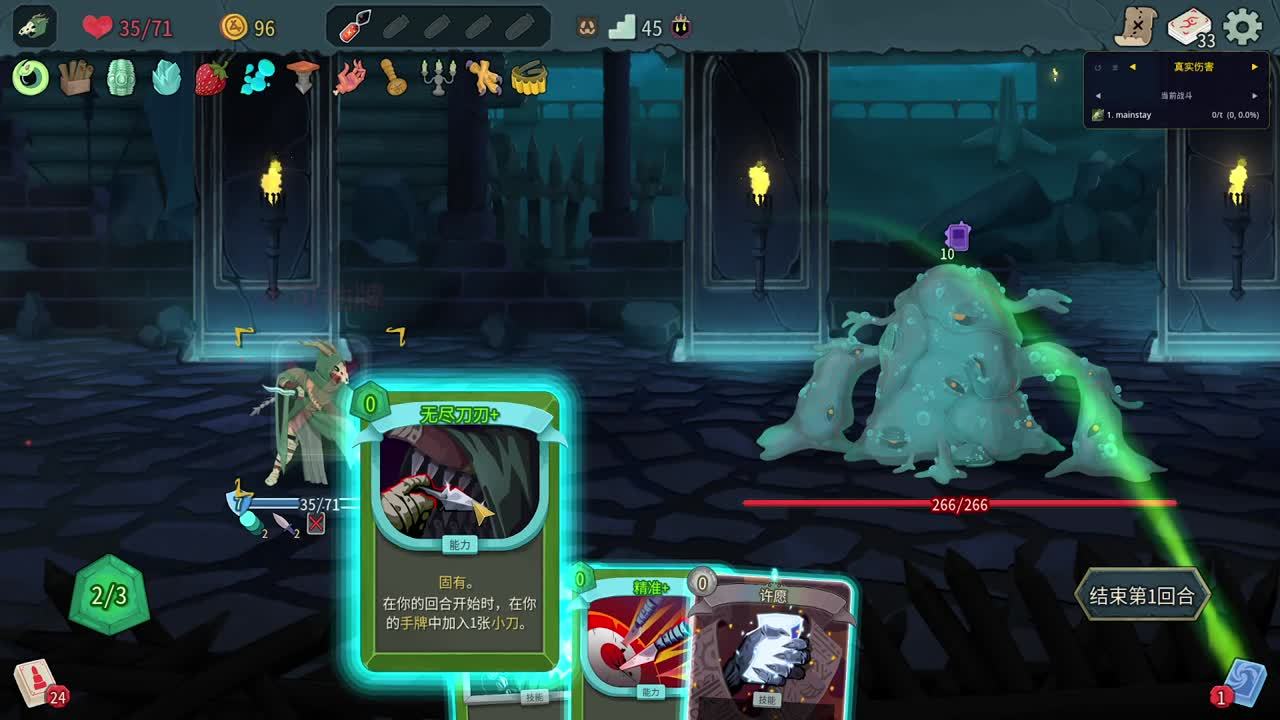End turn with the 结束第1回合 button
1280x720 pixels.
click(1141, 596)
